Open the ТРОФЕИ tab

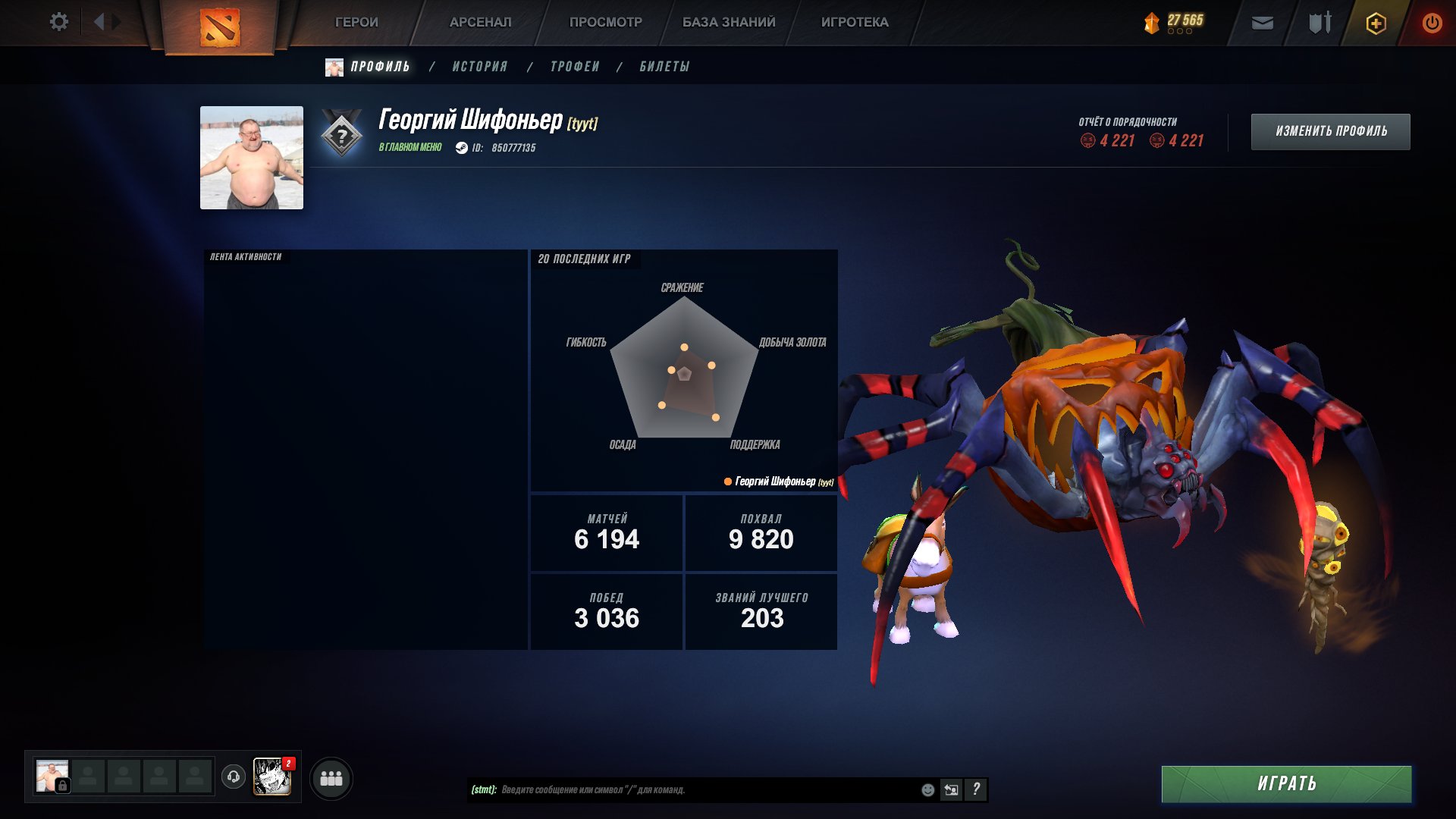[575, 67]
